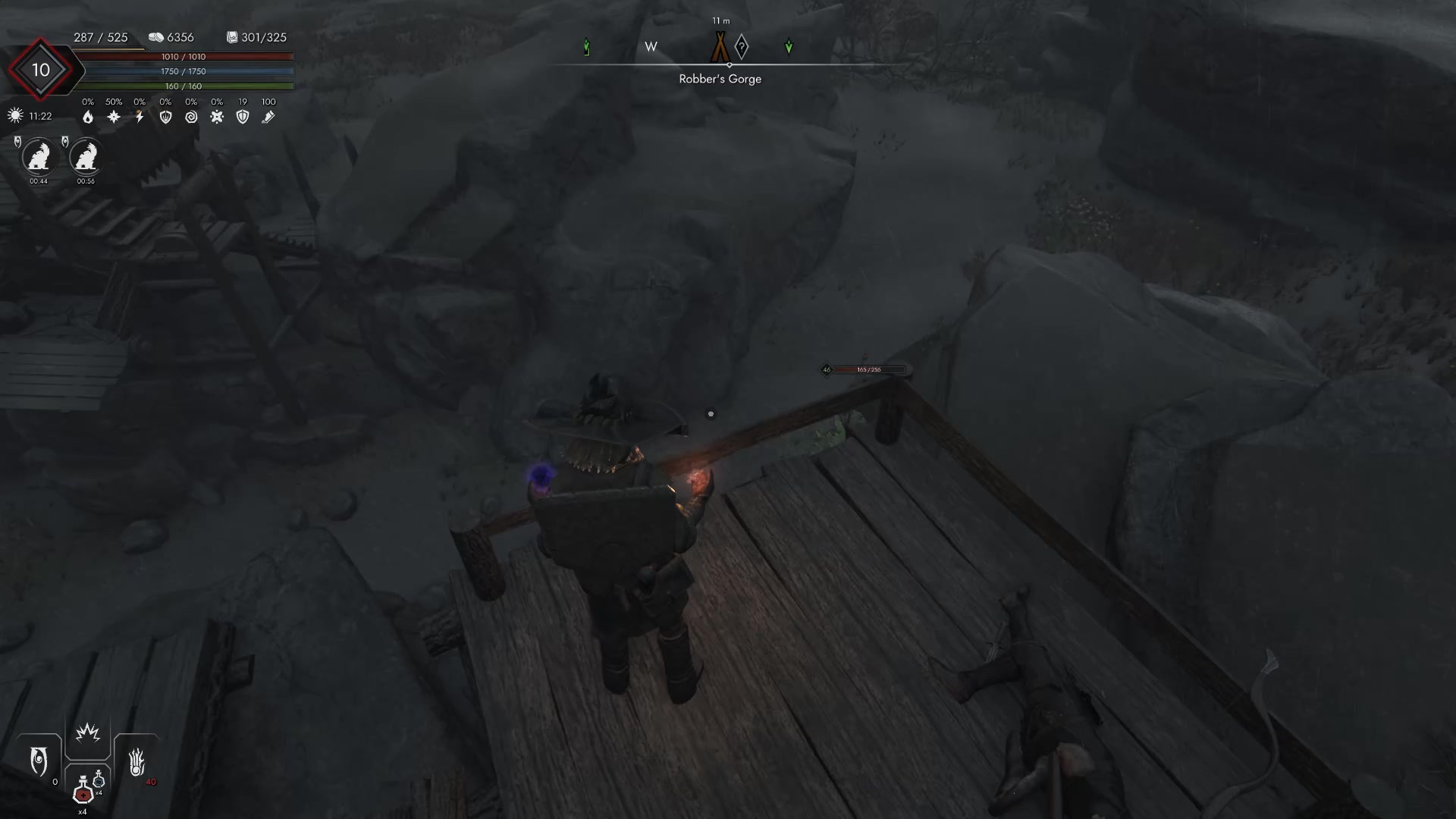Select the frost resistance icon showing 50%
The height and width of the screenshot is (819, 1456).
pos(112,117)
